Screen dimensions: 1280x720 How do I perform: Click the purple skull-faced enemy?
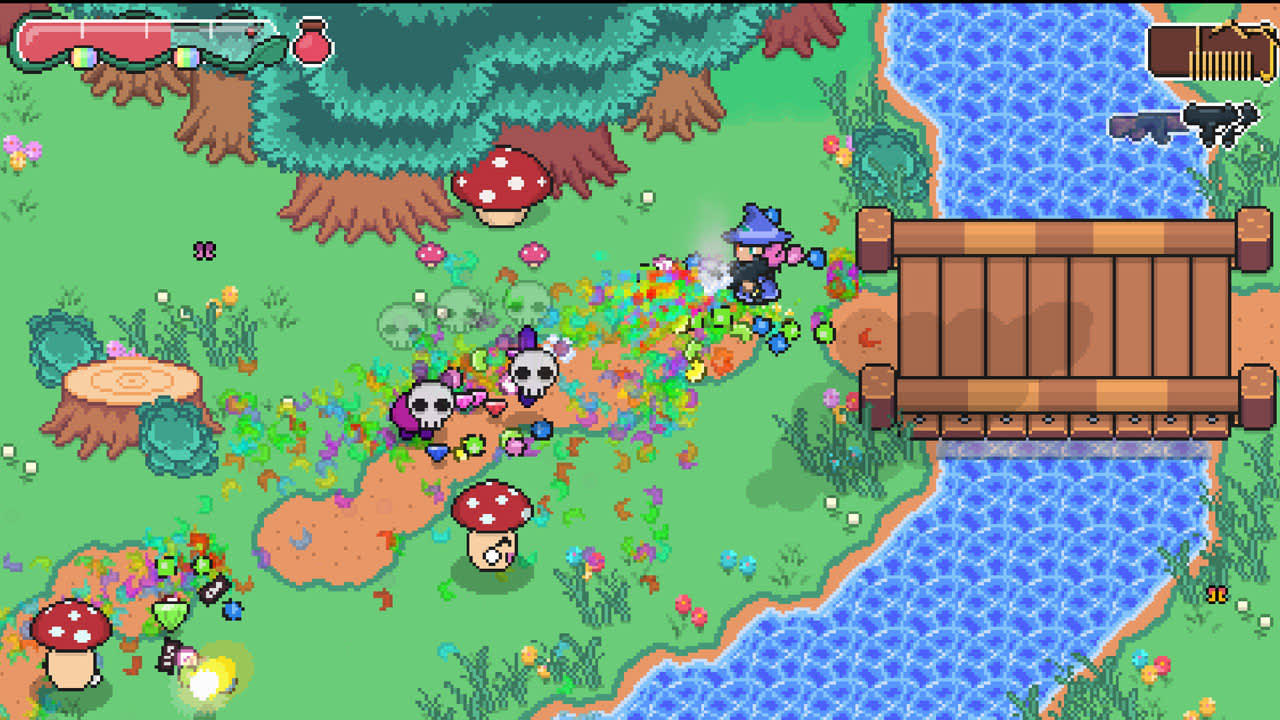pyautogui.click(x=428, y=405)
